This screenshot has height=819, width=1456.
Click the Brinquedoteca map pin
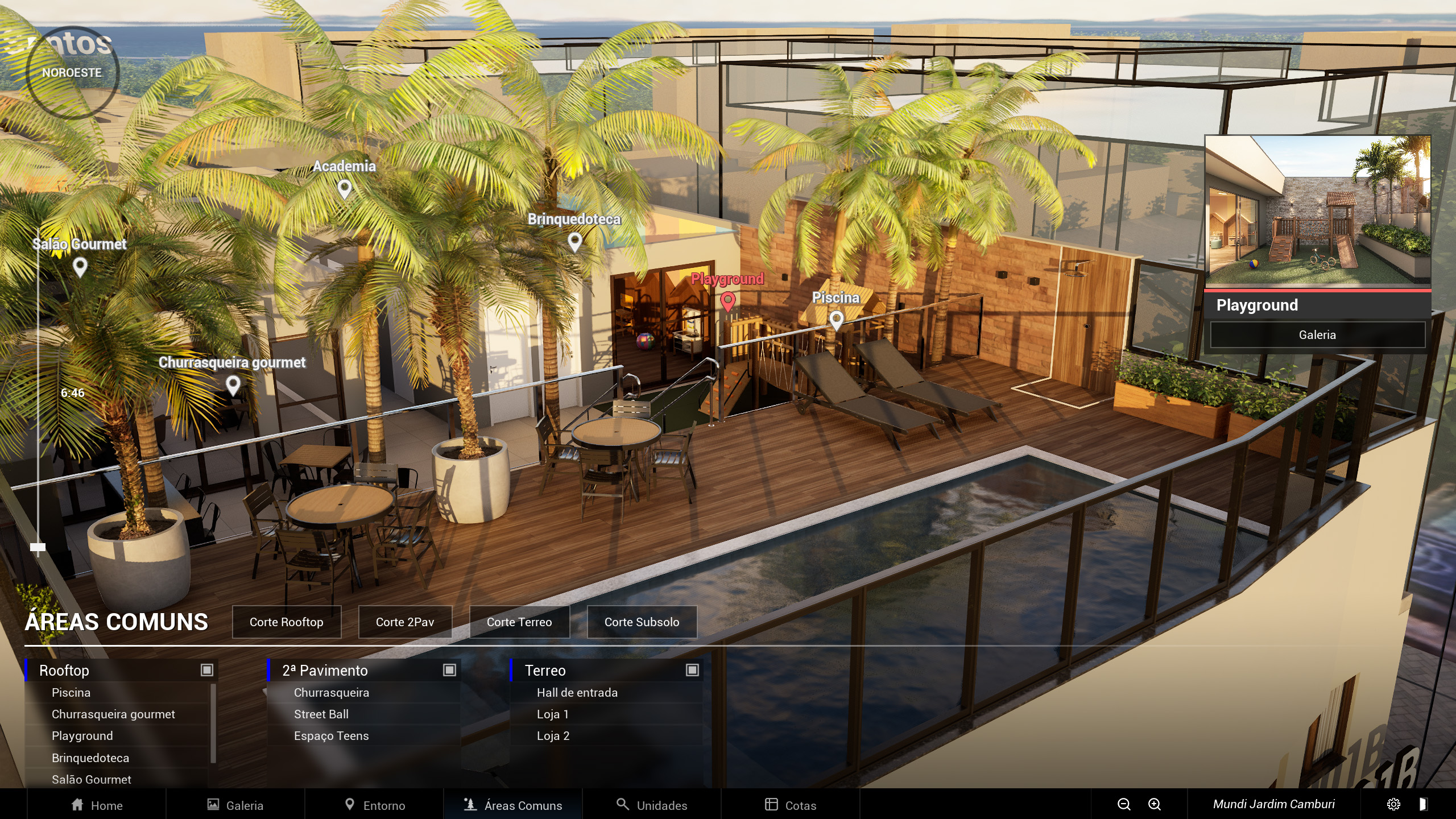(575, 241)
